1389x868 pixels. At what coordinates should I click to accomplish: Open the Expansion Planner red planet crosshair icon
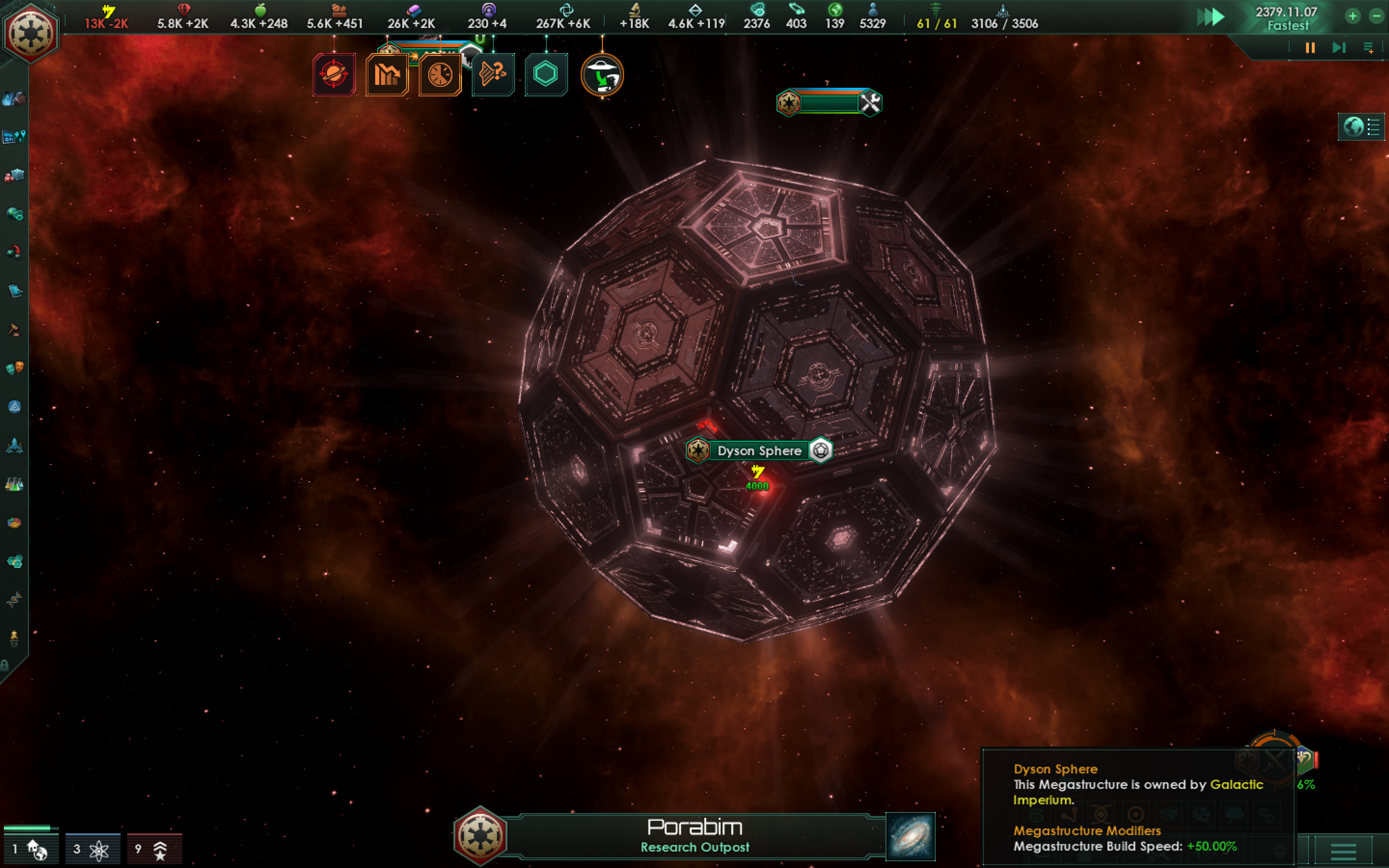pos(335,75)
